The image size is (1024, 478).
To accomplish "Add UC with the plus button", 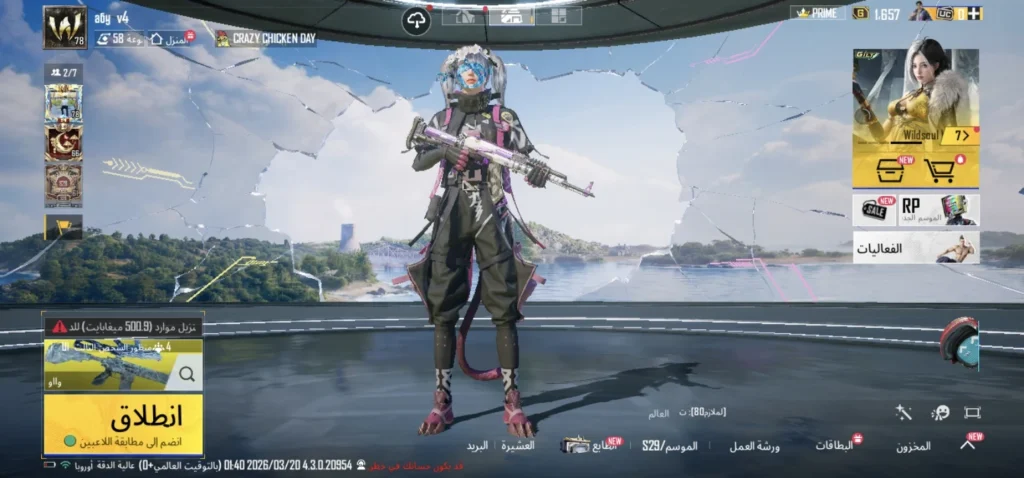I will [974, 13].
